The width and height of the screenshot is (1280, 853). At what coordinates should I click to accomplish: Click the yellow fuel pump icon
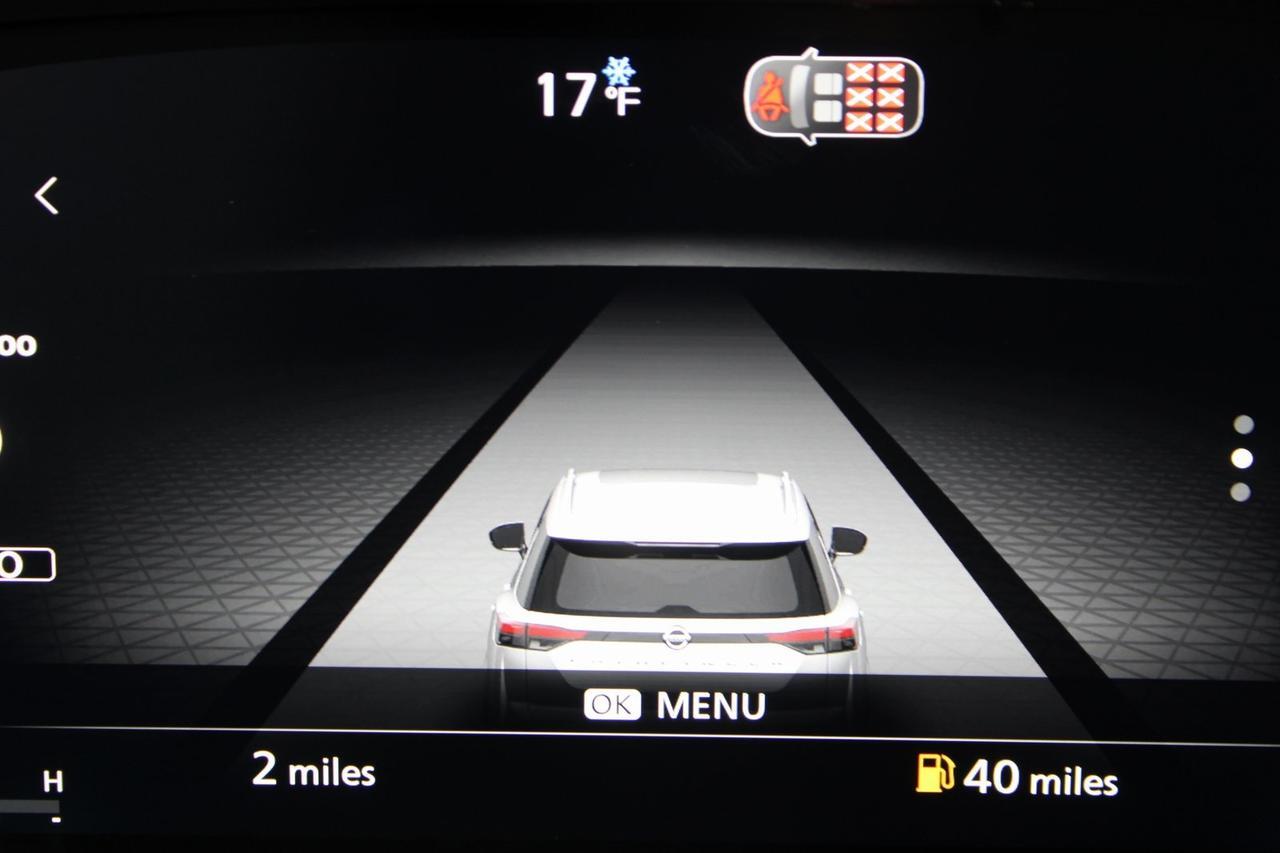coord(935,774)
